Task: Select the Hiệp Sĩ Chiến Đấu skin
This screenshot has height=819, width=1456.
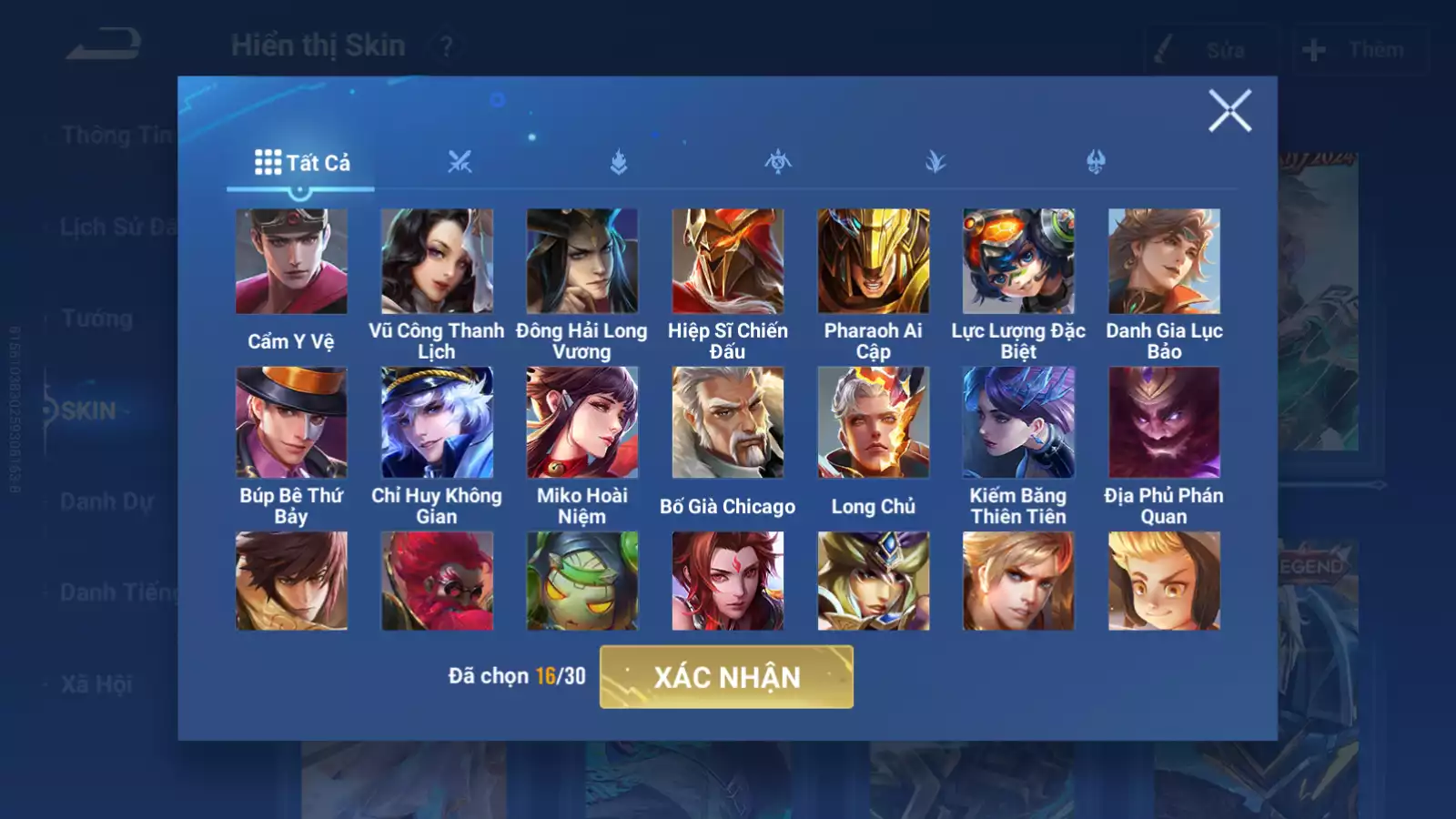Action: pyautogui.click(x=728, y=262)
